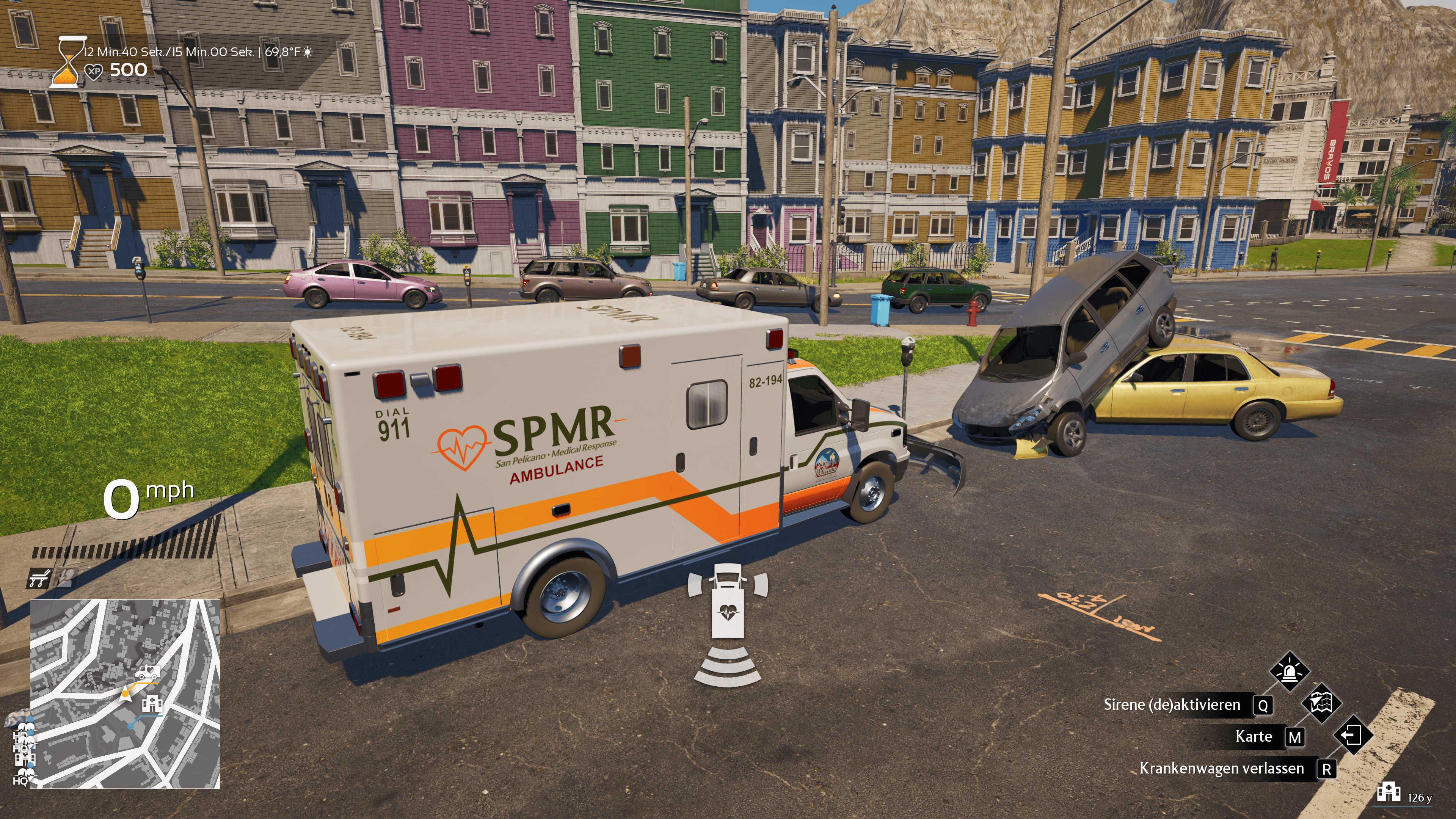Open the minimap in the corner
Viewport: 1456px width, 819px height.
(125, 693)
